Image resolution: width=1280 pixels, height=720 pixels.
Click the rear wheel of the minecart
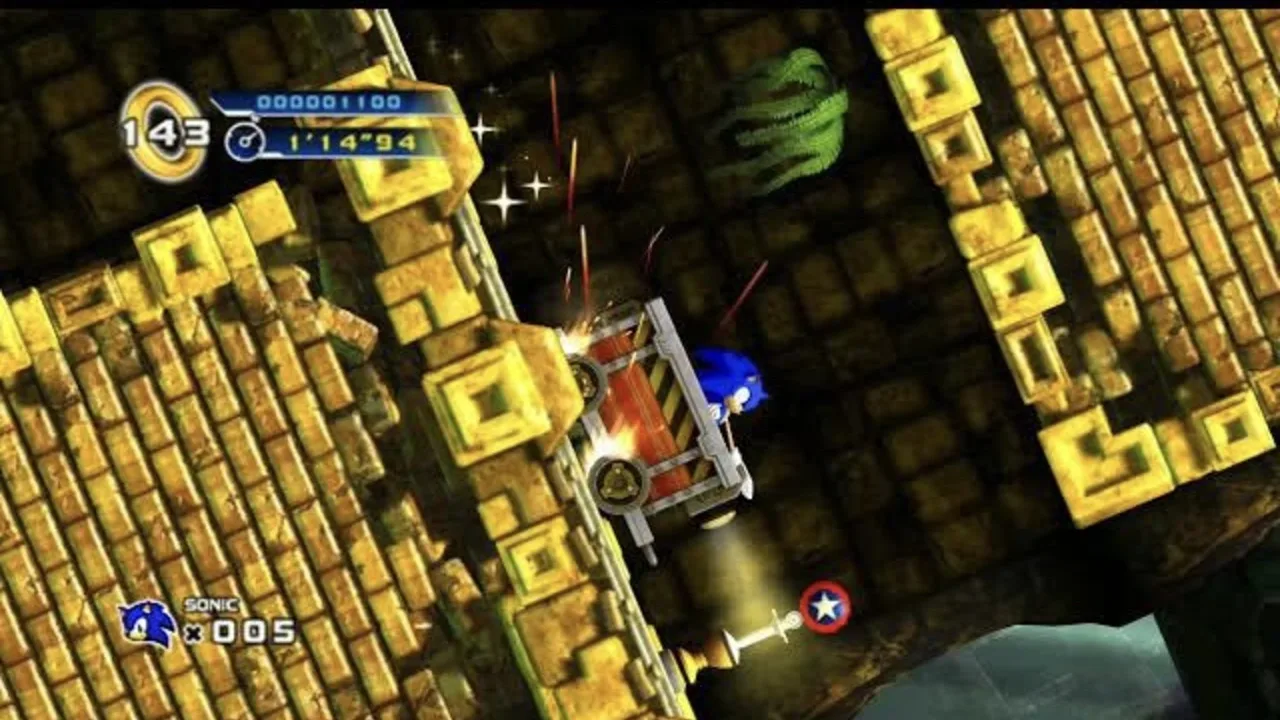620,480
